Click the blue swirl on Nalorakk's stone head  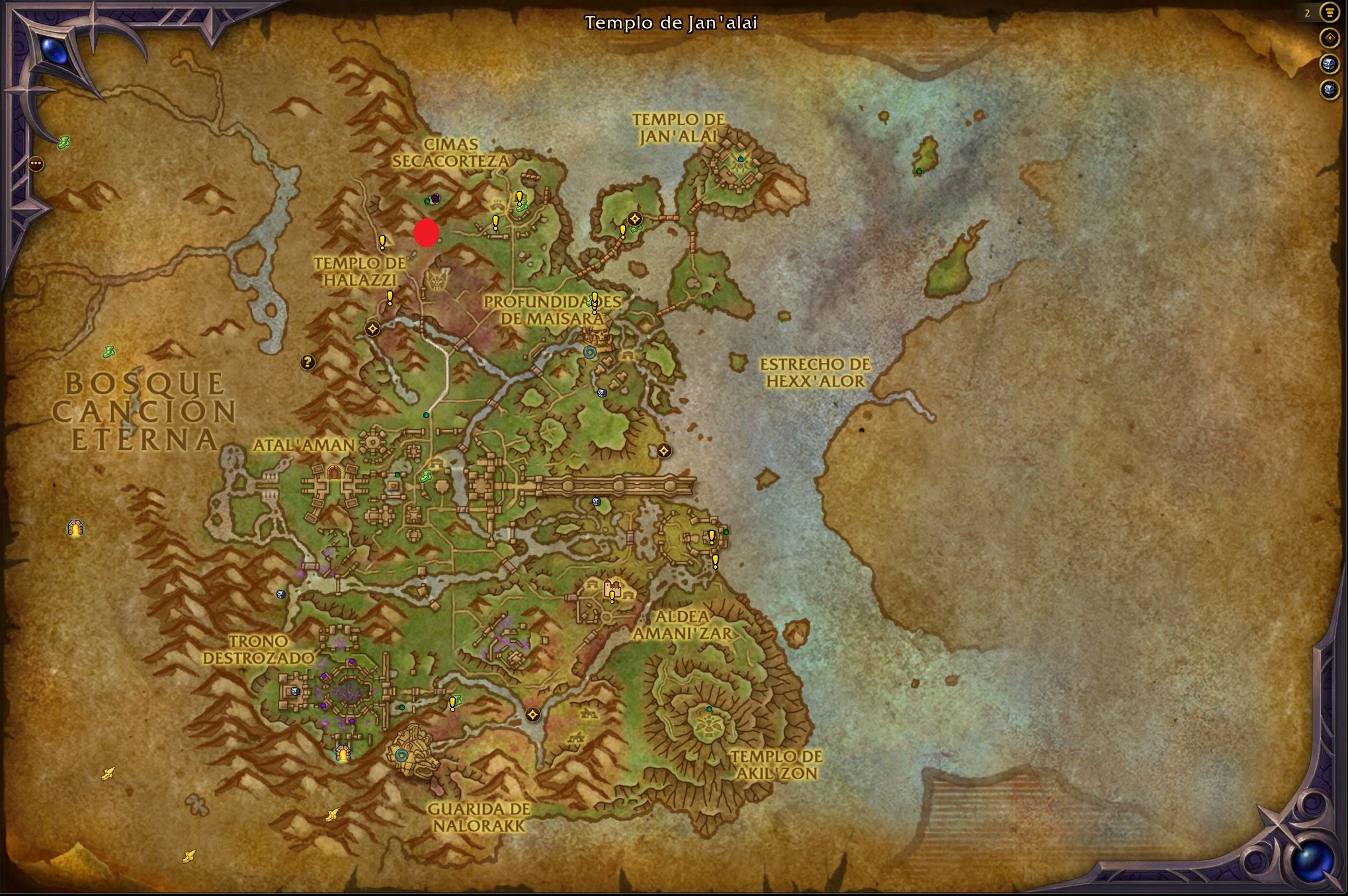tap(401, 754)
